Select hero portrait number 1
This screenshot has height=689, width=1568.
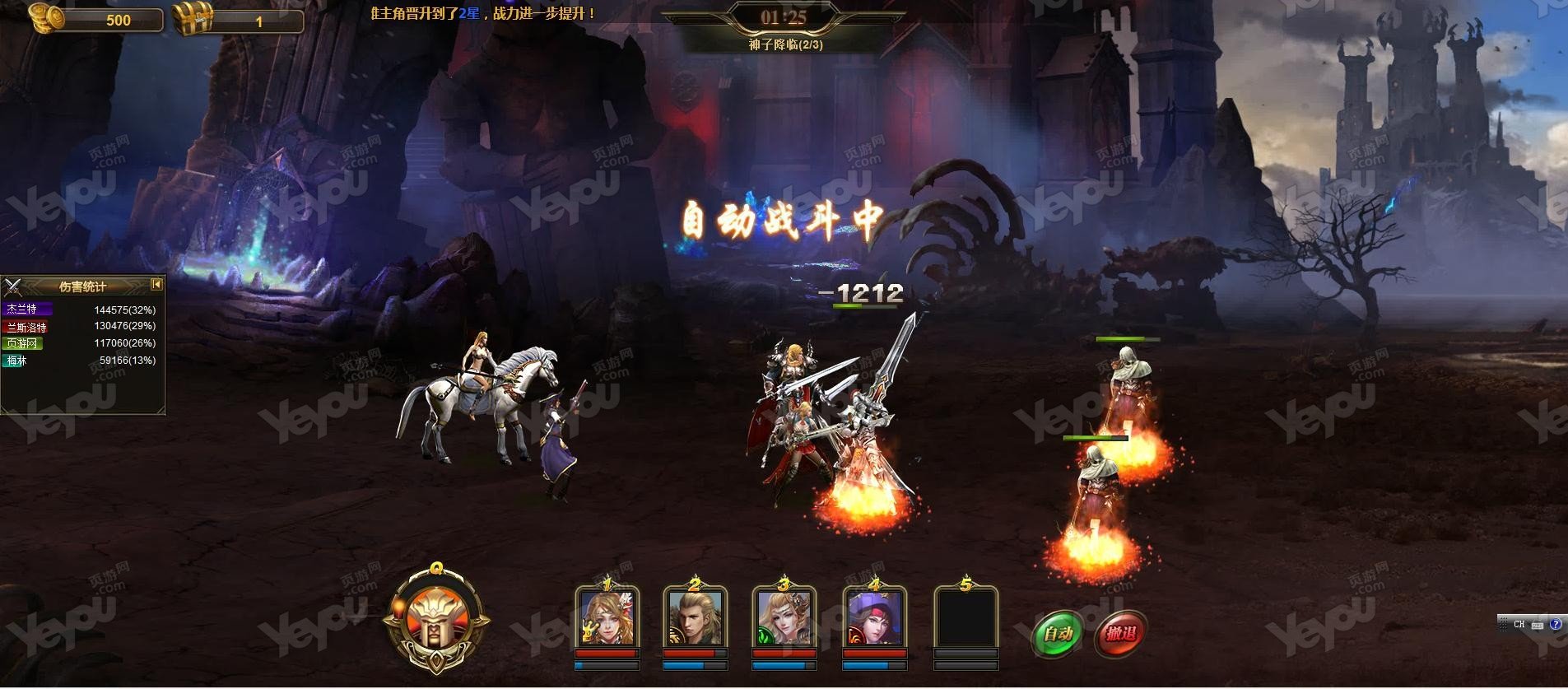pos(607,617)
